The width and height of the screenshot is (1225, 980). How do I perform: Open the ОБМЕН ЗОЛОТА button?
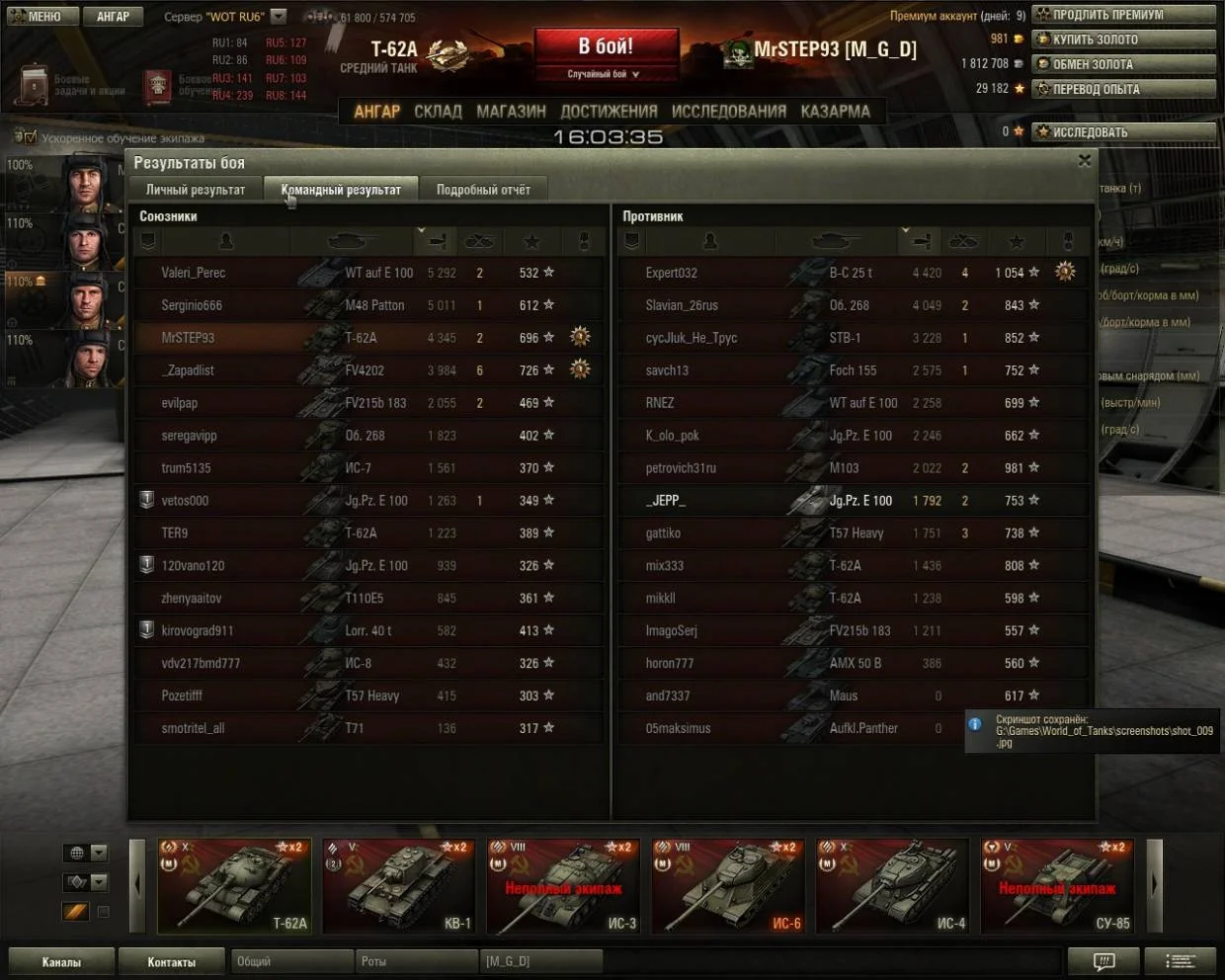pyautogui.click(x=1123, y=64)
